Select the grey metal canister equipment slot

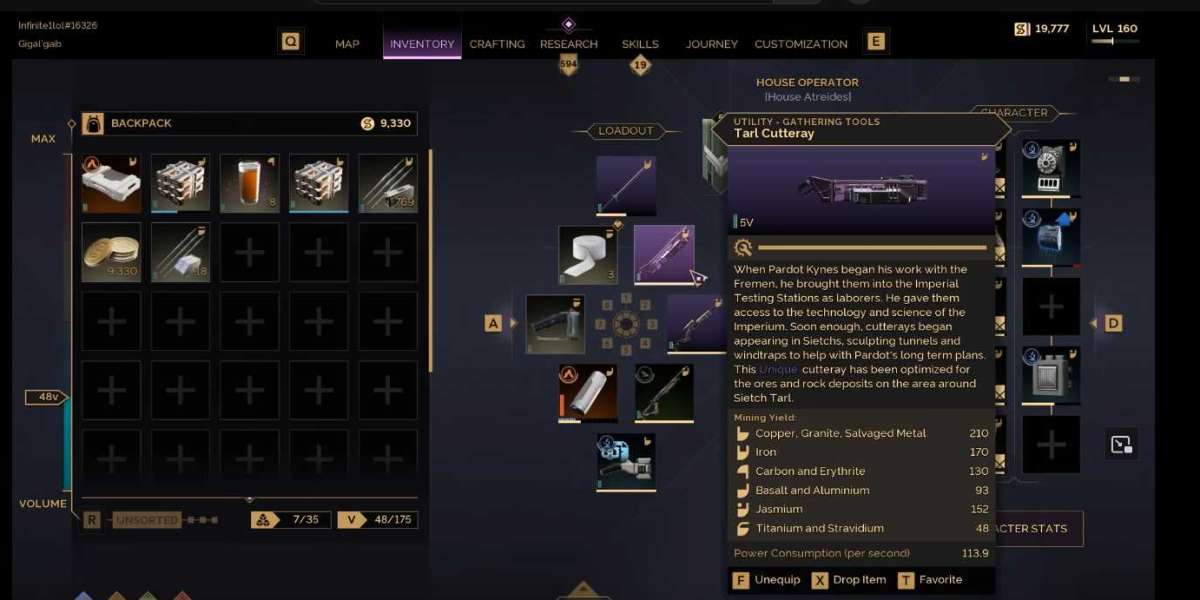coord(1051,375)
